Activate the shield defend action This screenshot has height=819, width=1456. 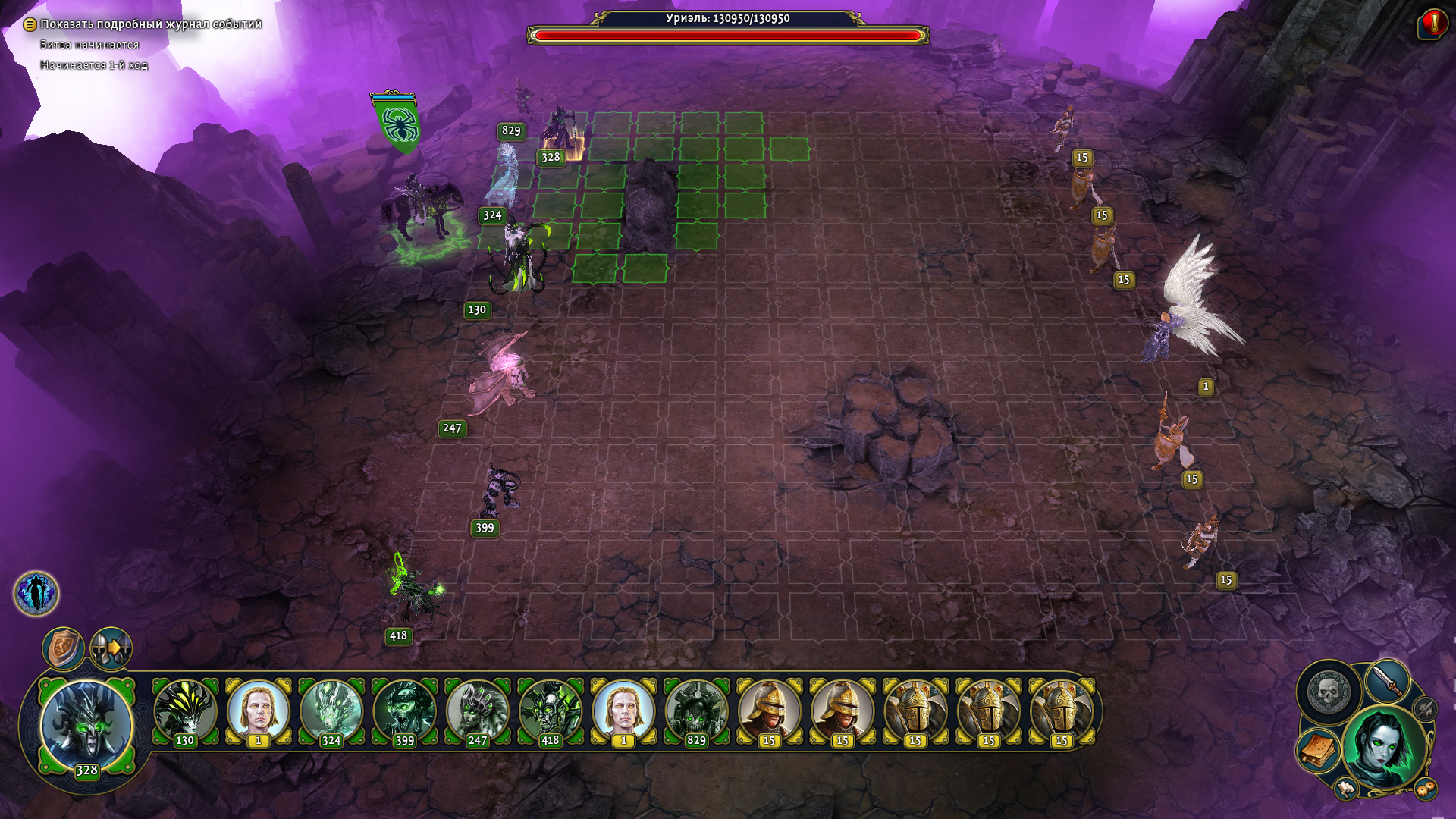pyautogui.click(x=63, y=648)
